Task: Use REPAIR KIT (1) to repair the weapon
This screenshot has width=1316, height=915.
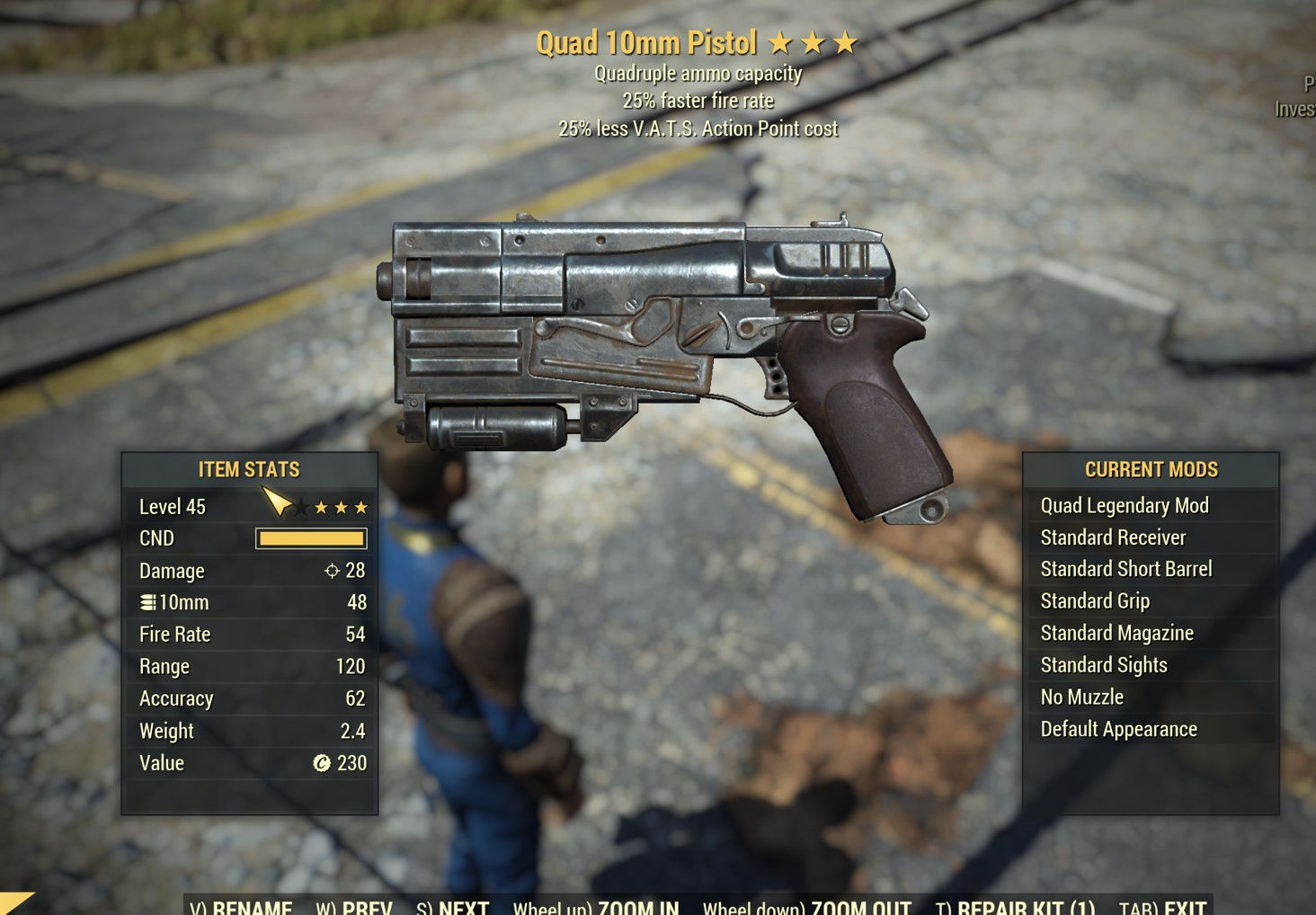Action: click(1024, 907)
